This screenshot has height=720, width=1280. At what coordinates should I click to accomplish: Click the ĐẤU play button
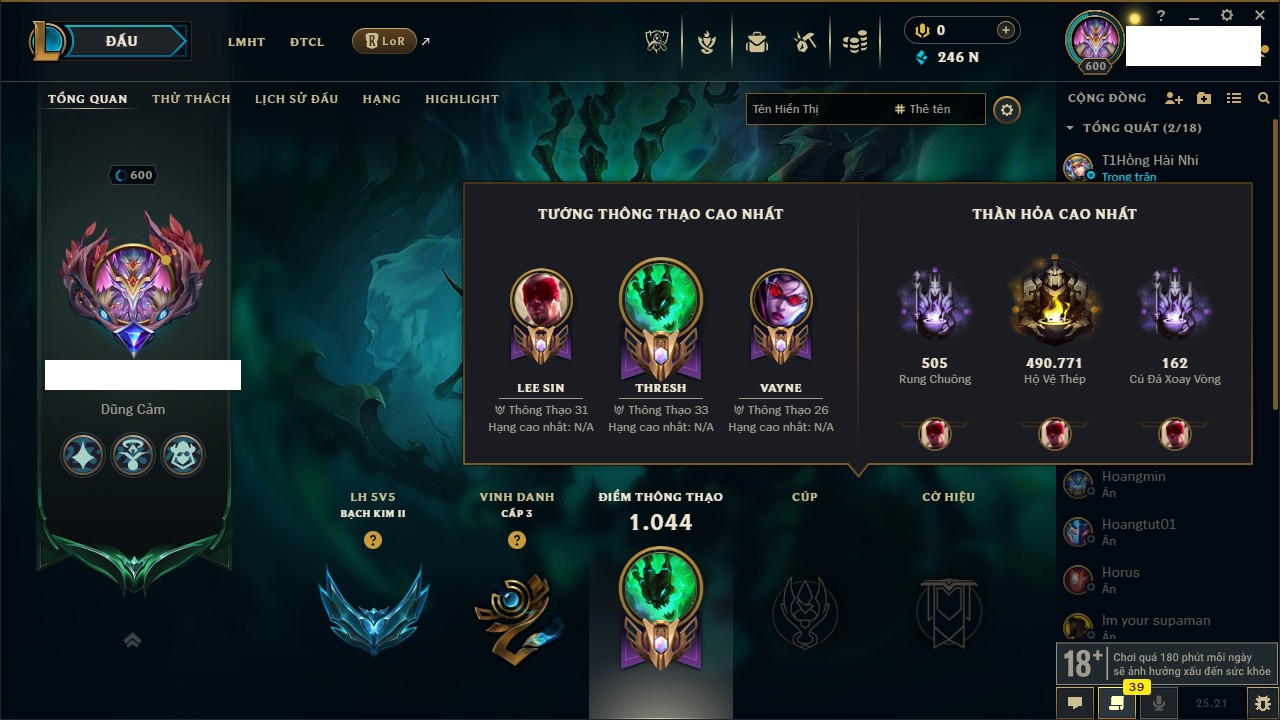(x=121, y=41)
